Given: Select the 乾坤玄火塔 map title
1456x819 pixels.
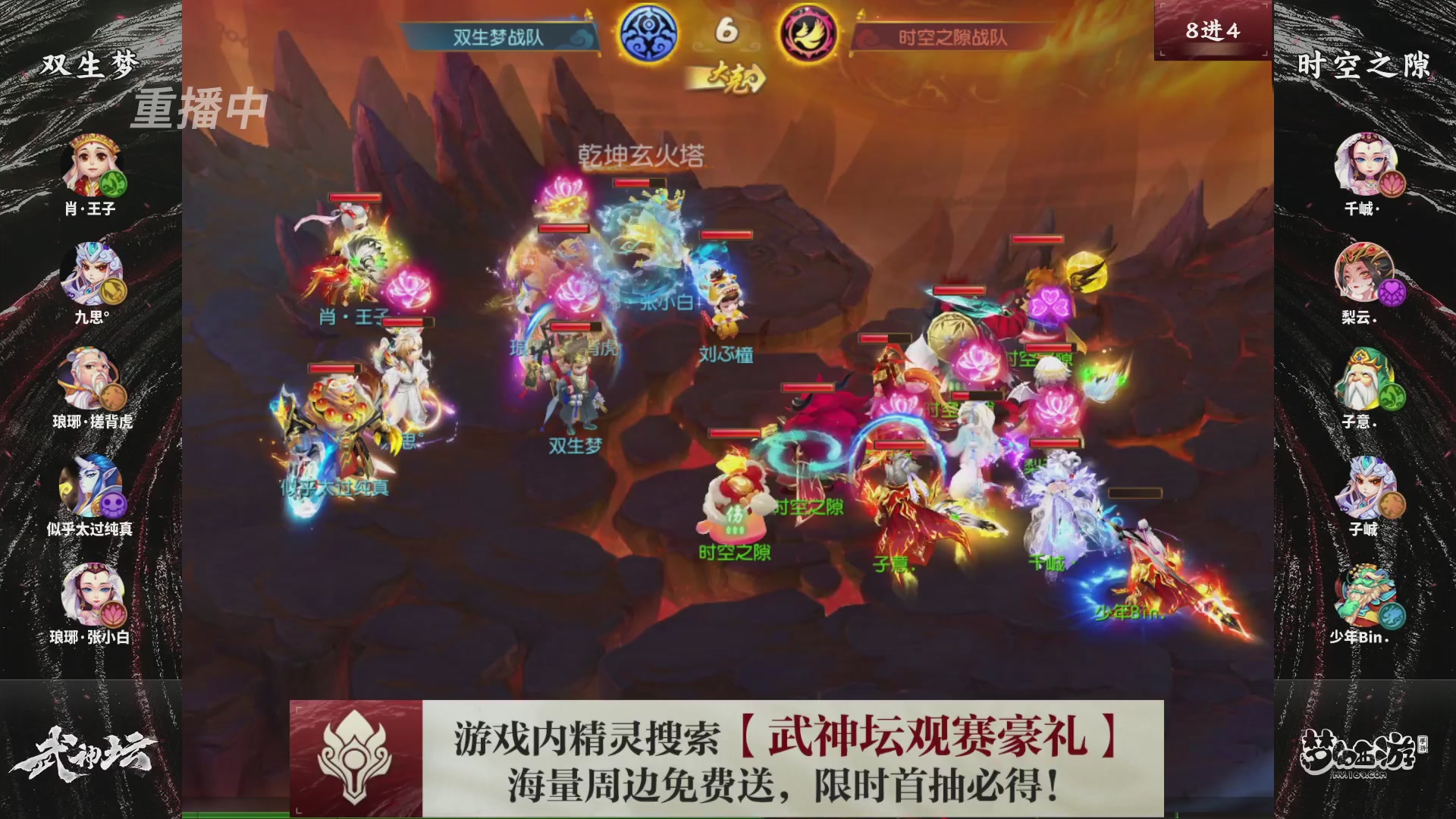Looking at the screenshot, I should click(642, 154).
